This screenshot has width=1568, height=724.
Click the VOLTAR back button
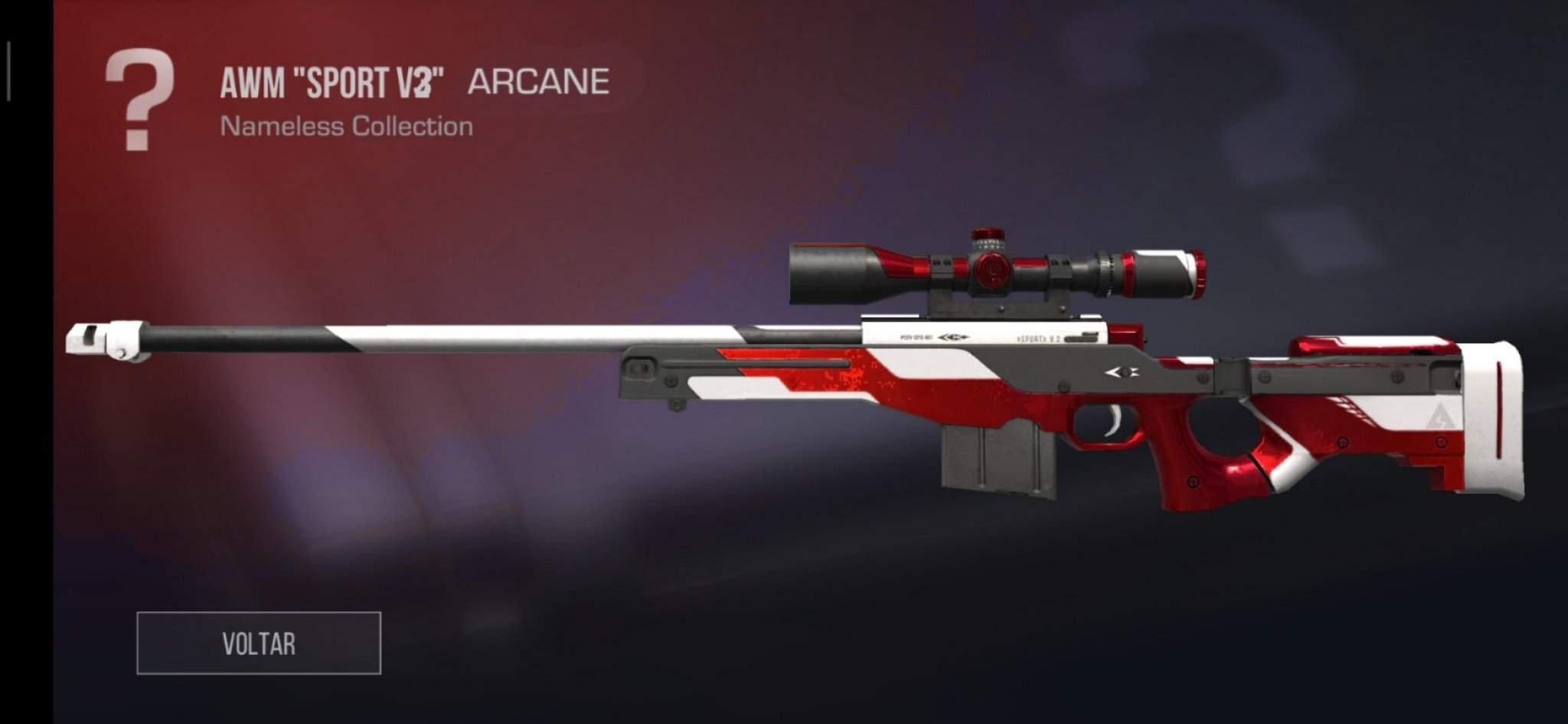click(x=259, y=644)
